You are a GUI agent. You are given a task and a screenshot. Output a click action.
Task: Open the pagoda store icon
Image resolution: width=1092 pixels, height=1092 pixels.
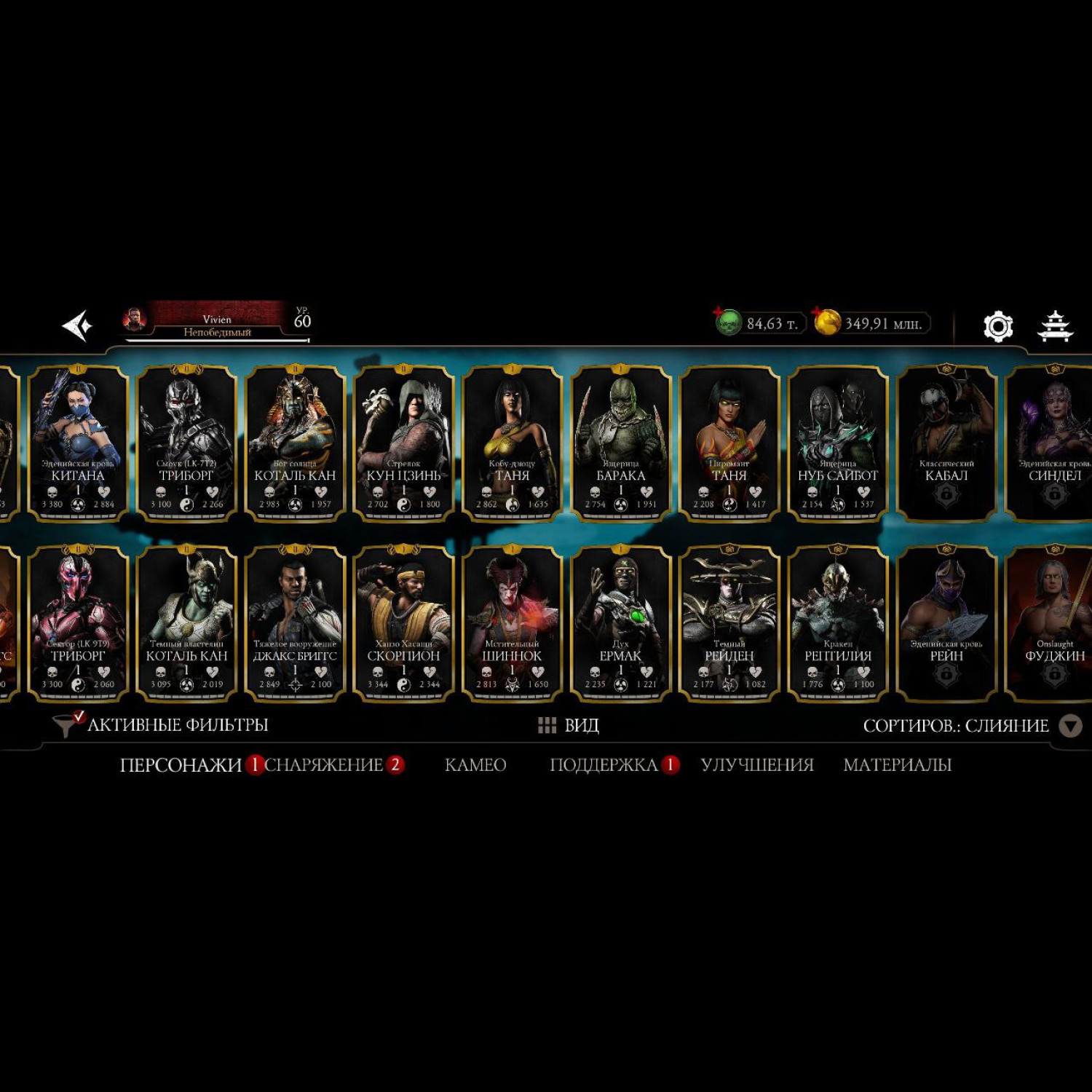coord(1054,325)
